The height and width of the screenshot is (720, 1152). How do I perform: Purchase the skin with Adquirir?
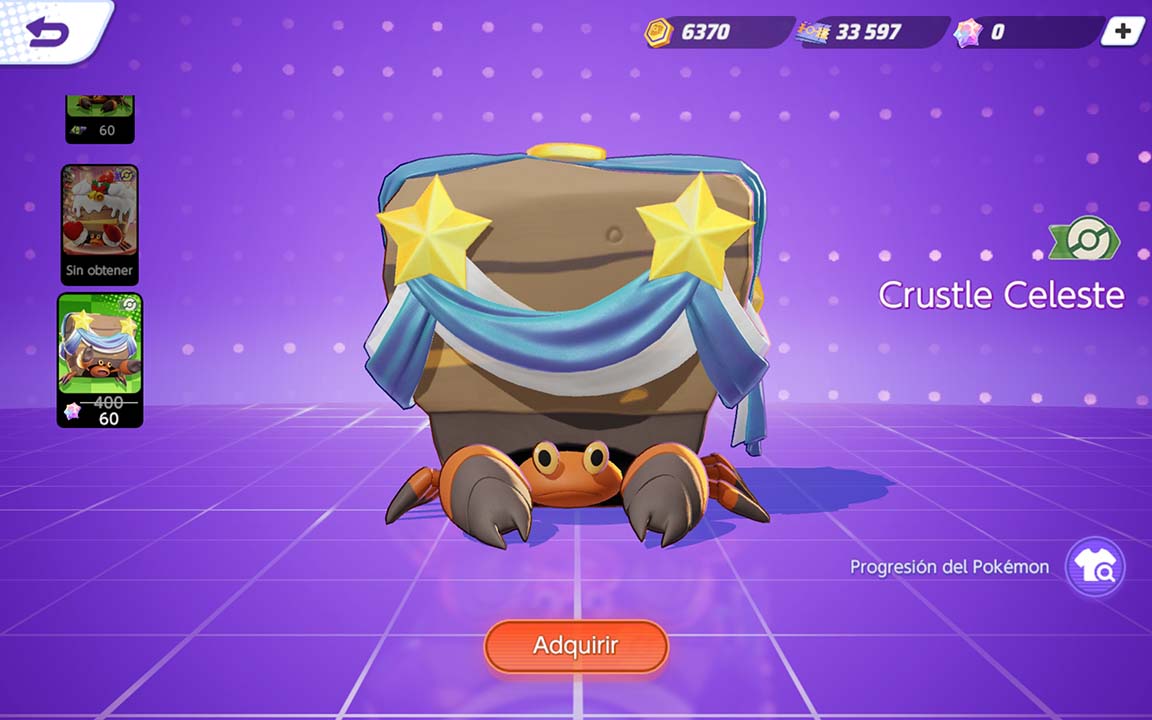pyautogui.click(x=575, y=646)
